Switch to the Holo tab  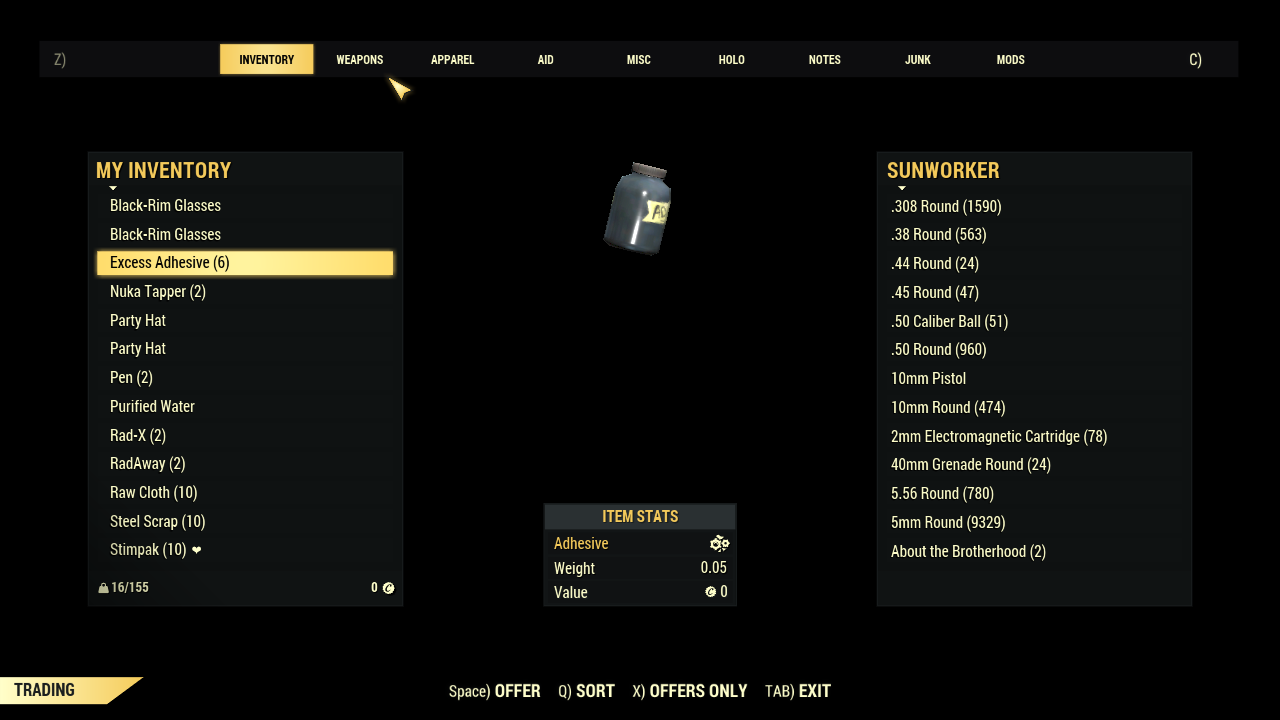[x=731, y=60]
